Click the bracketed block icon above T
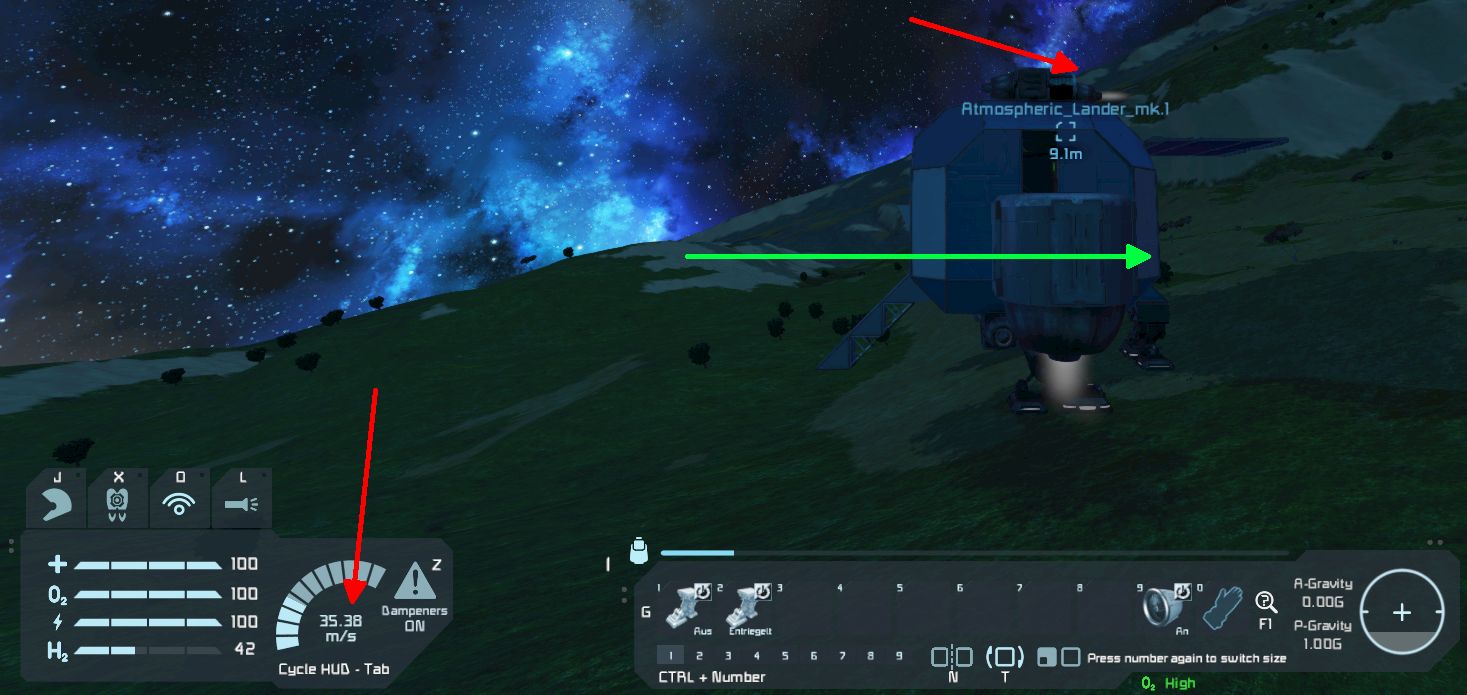This screenshot has height=695, width=1467. click(1005, 657)
